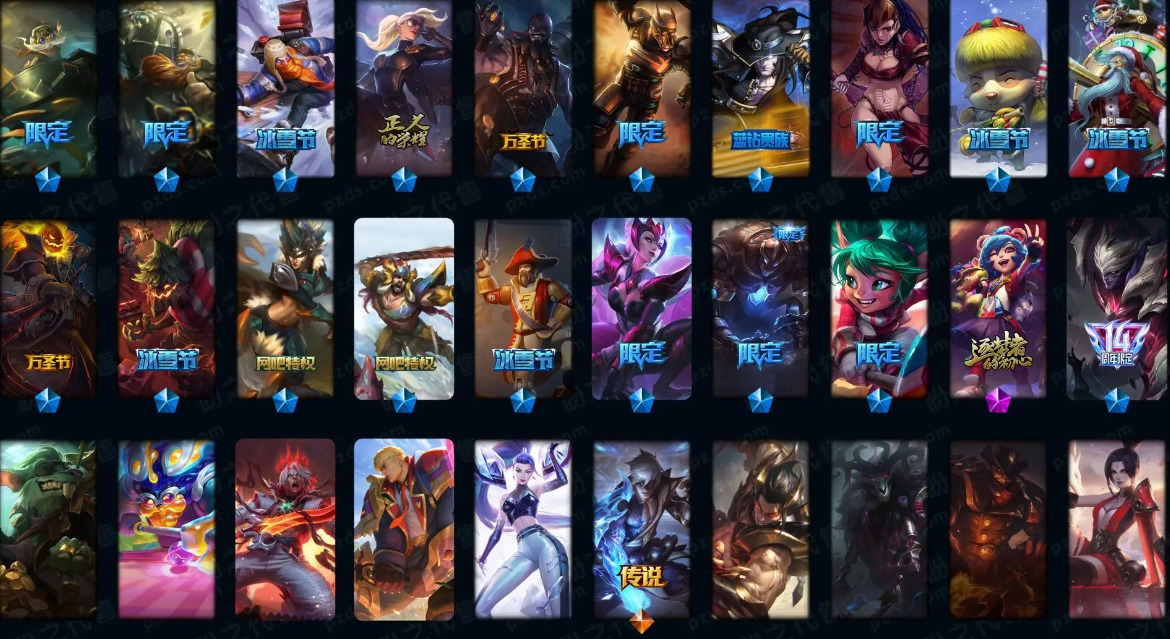This screenshot has width=1170, height=639.
Task: Select the silver-haired woman in white outfit card
Action: 522,528
